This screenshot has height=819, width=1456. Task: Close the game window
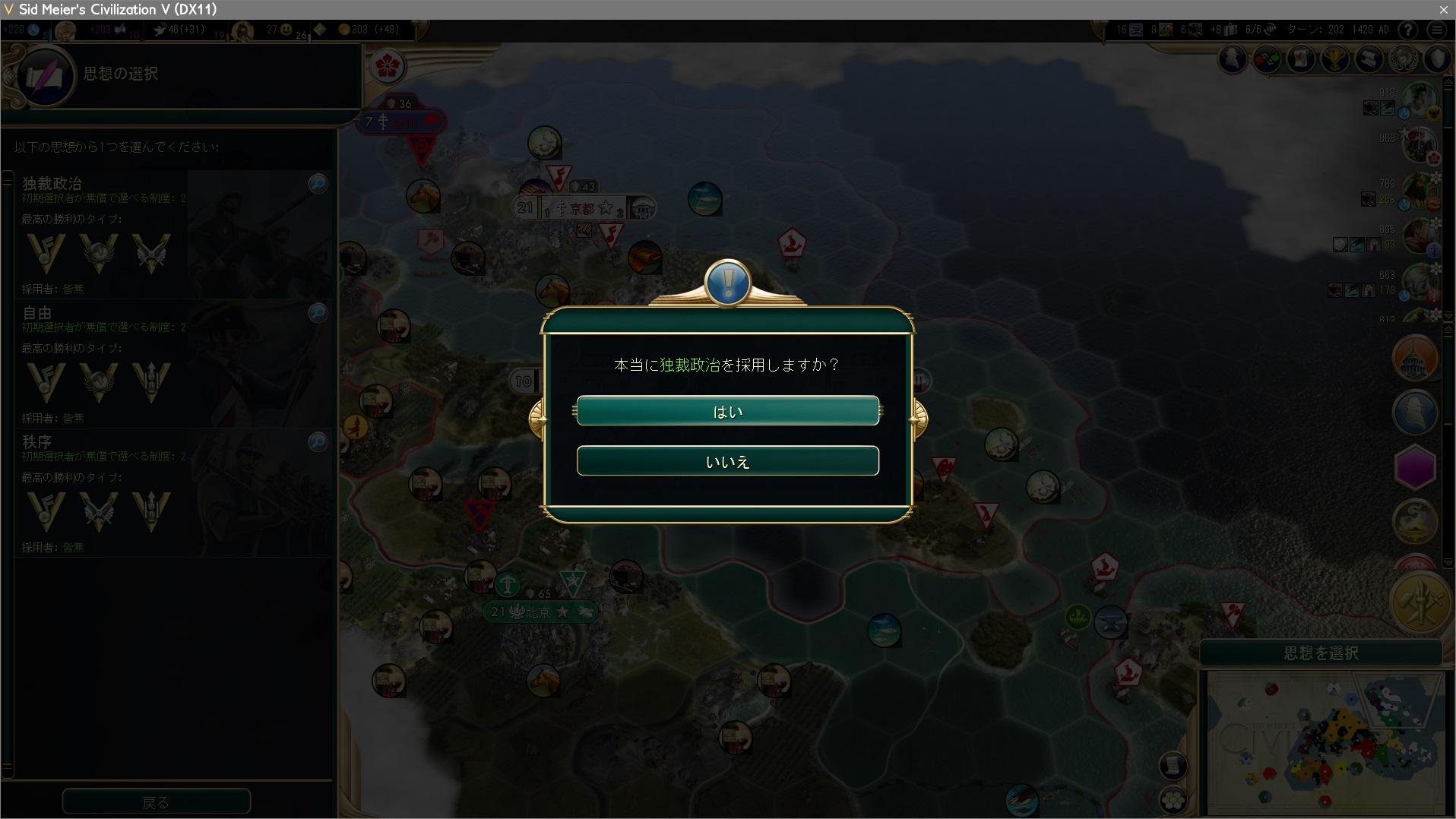[x=1443, y=9]
